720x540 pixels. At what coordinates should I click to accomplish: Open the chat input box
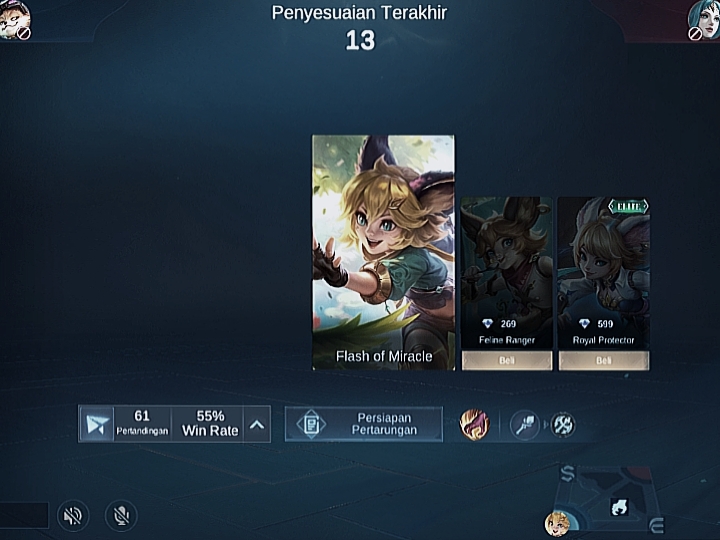click(23, 516)
